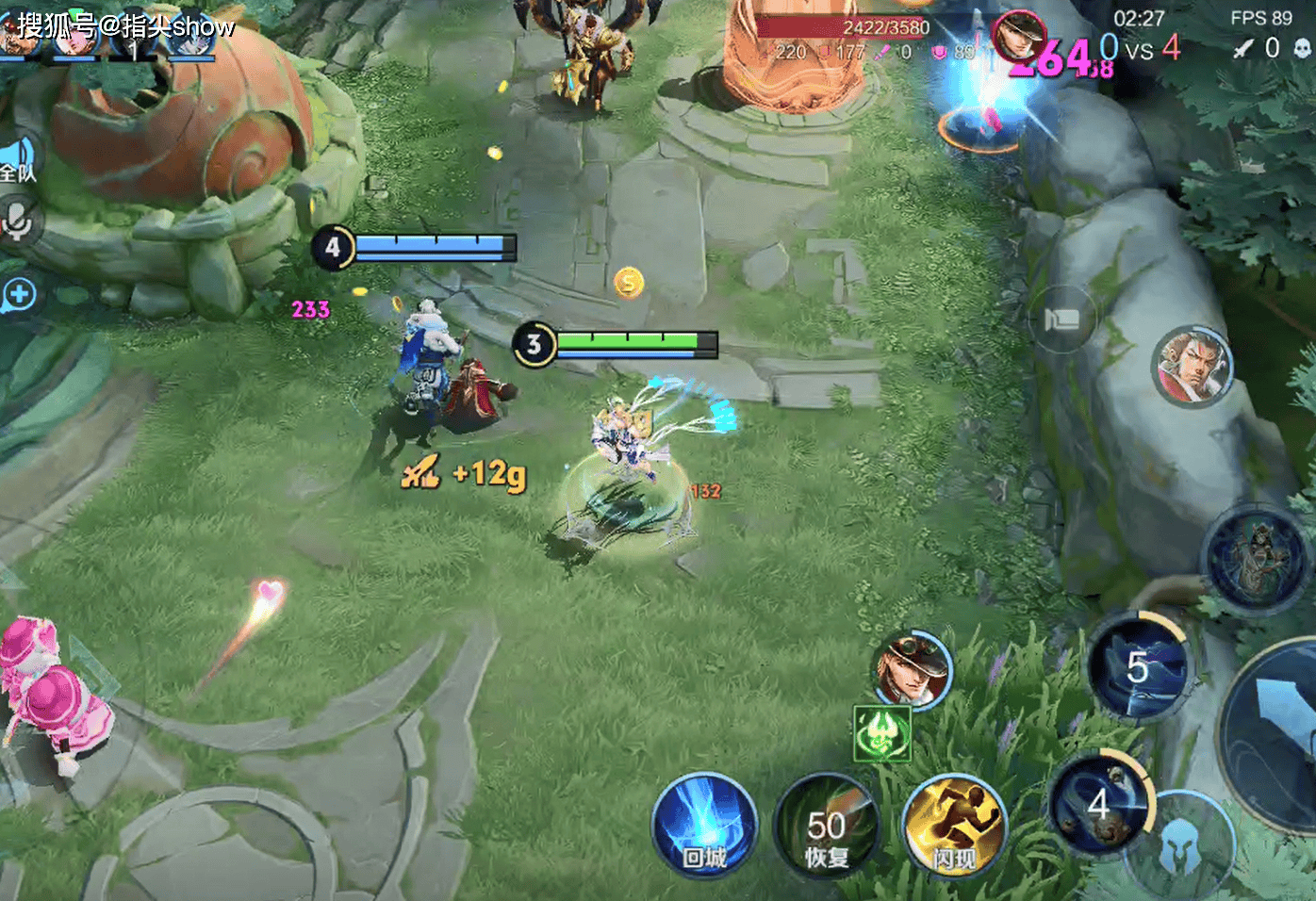Trigger the skill showing cooldown 5
Viewport: 1316px width, 901px height.
tap(1138, 667)
